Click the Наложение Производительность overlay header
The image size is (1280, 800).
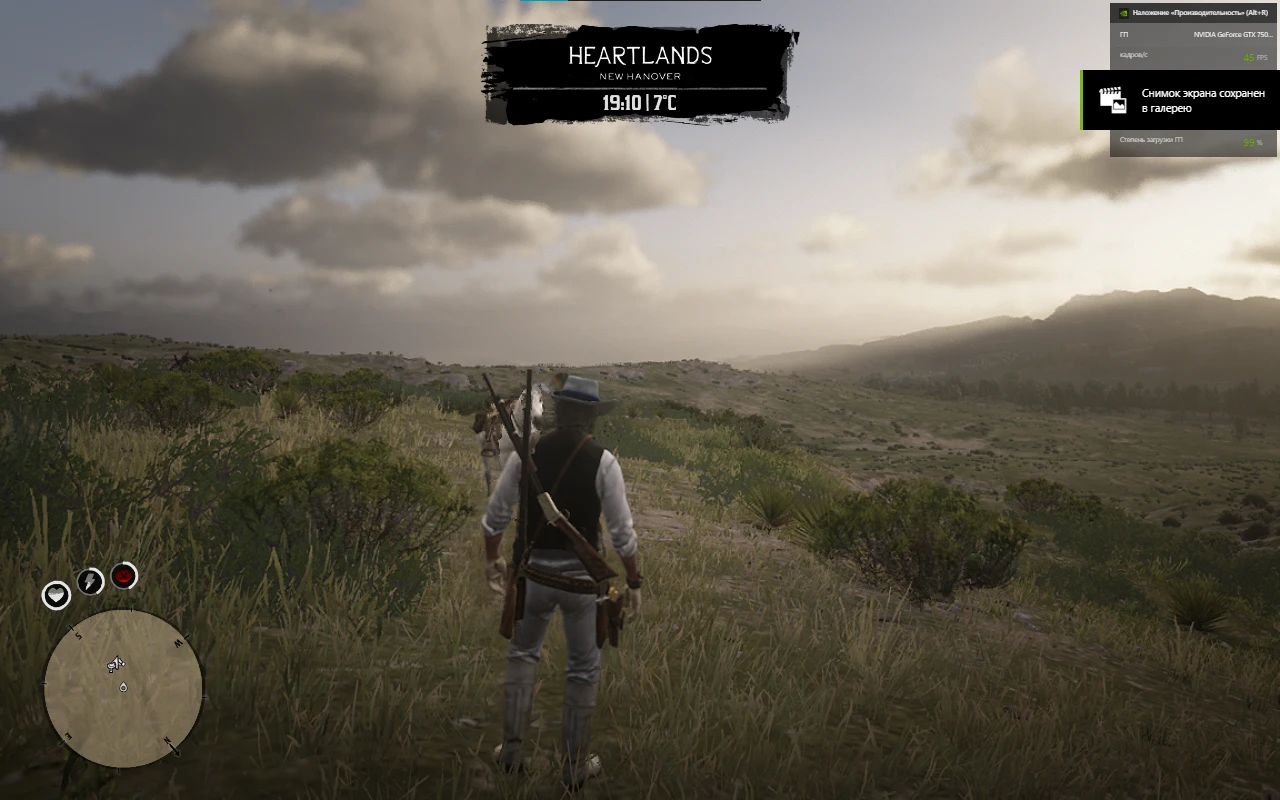click(1200, 13)
